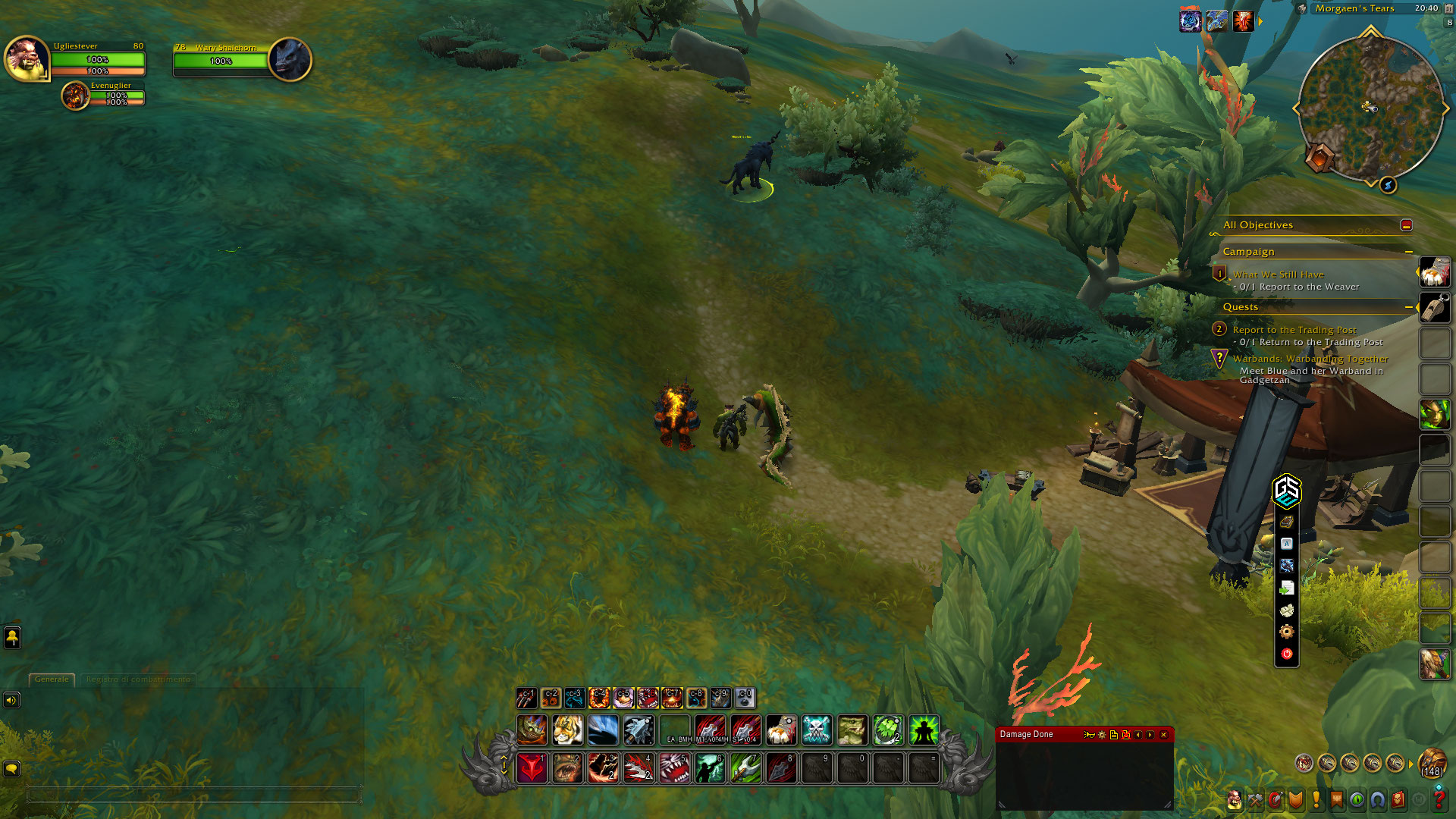Cast the red fanged mouth ability in slot 5
This screenshot has height=819, width=1456.
click(673, 769)
